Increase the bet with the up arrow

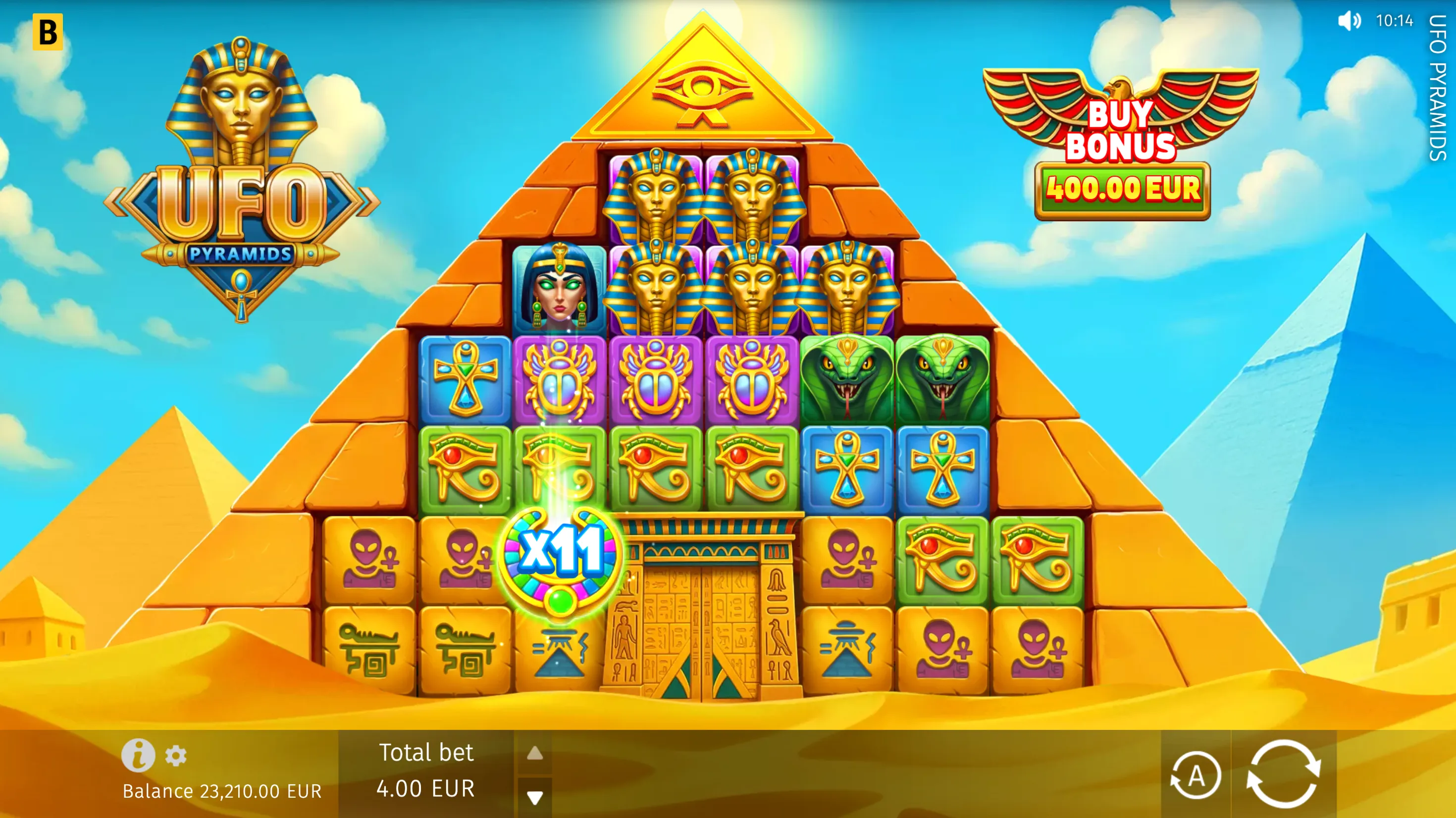[x=534, y=753]
